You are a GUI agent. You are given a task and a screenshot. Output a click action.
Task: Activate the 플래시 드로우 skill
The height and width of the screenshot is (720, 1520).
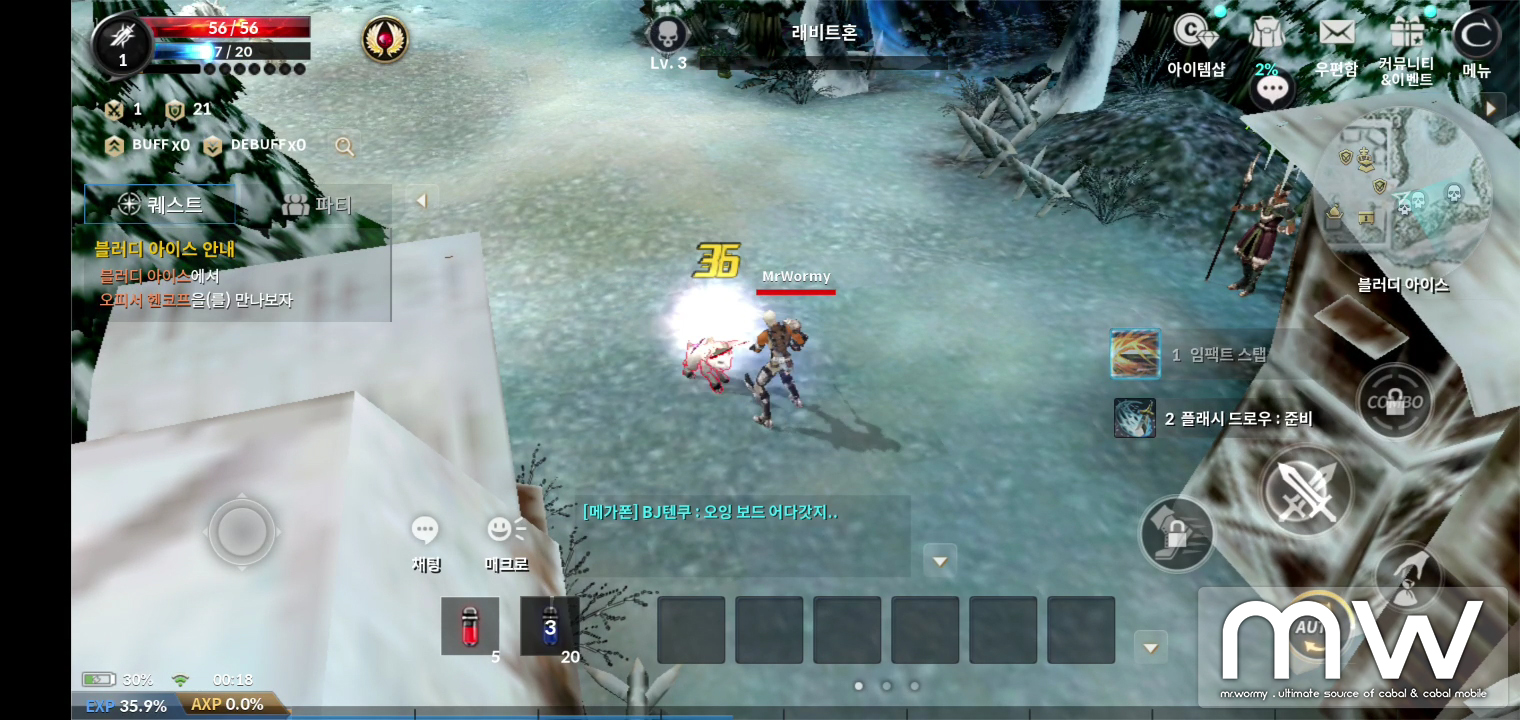[x=1135, y=418]
